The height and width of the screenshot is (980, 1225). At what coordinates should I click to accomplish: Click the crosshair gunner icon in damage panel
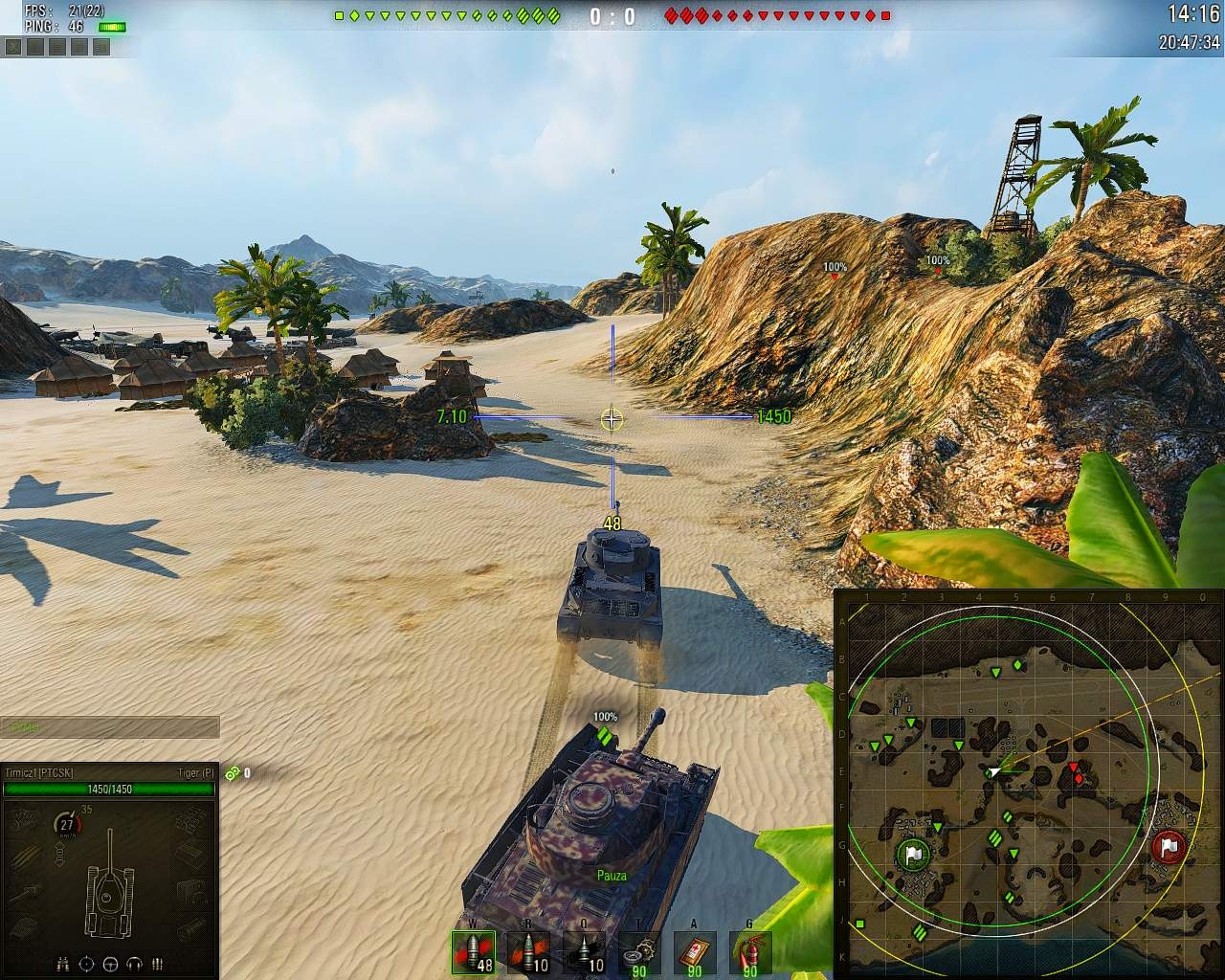86,964
